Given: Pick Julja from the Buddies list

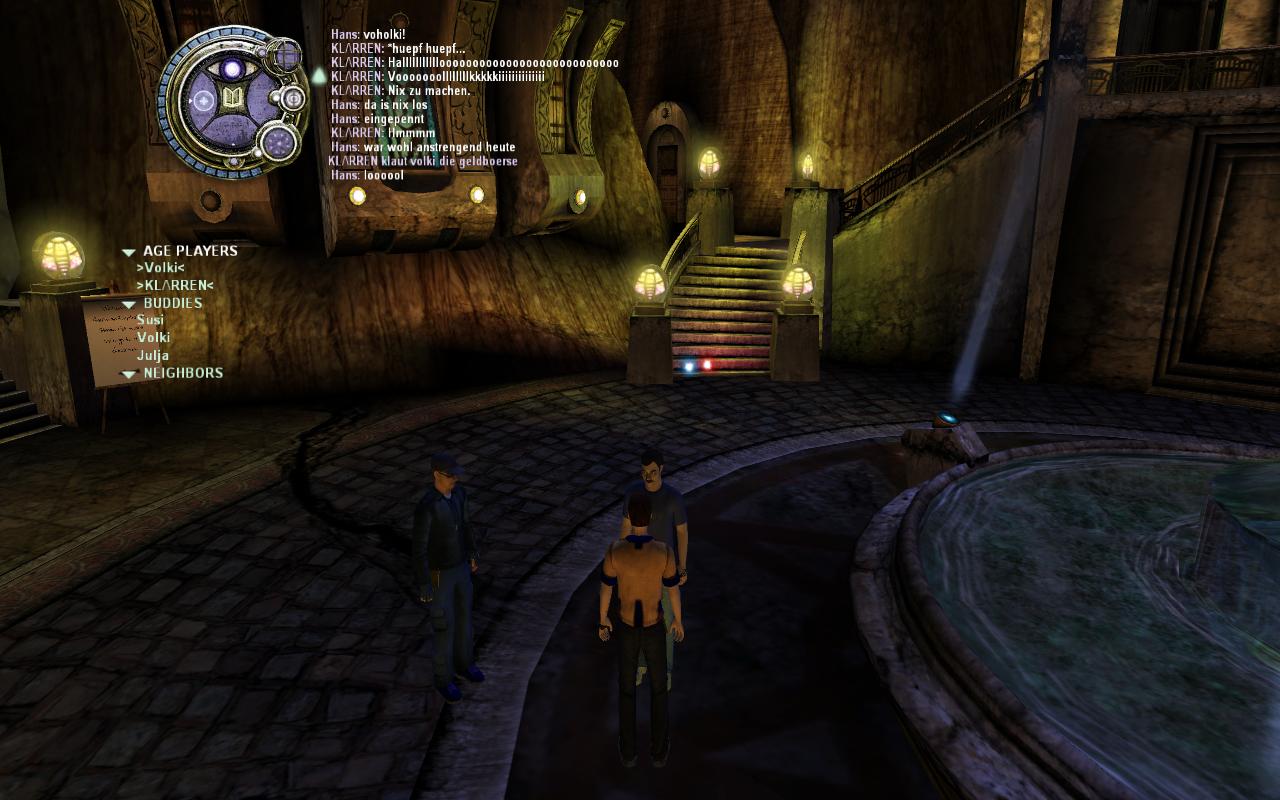Looking at the screenshot, I should (153, 355).
